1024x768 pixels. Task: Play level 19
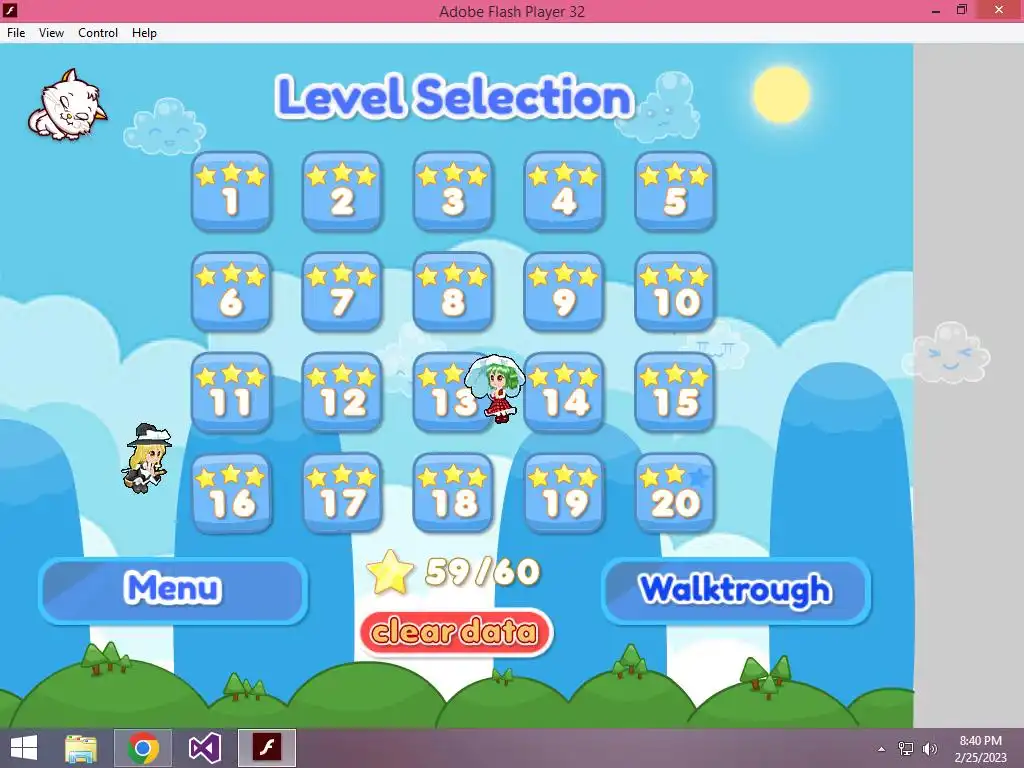[x=564, y=494]
